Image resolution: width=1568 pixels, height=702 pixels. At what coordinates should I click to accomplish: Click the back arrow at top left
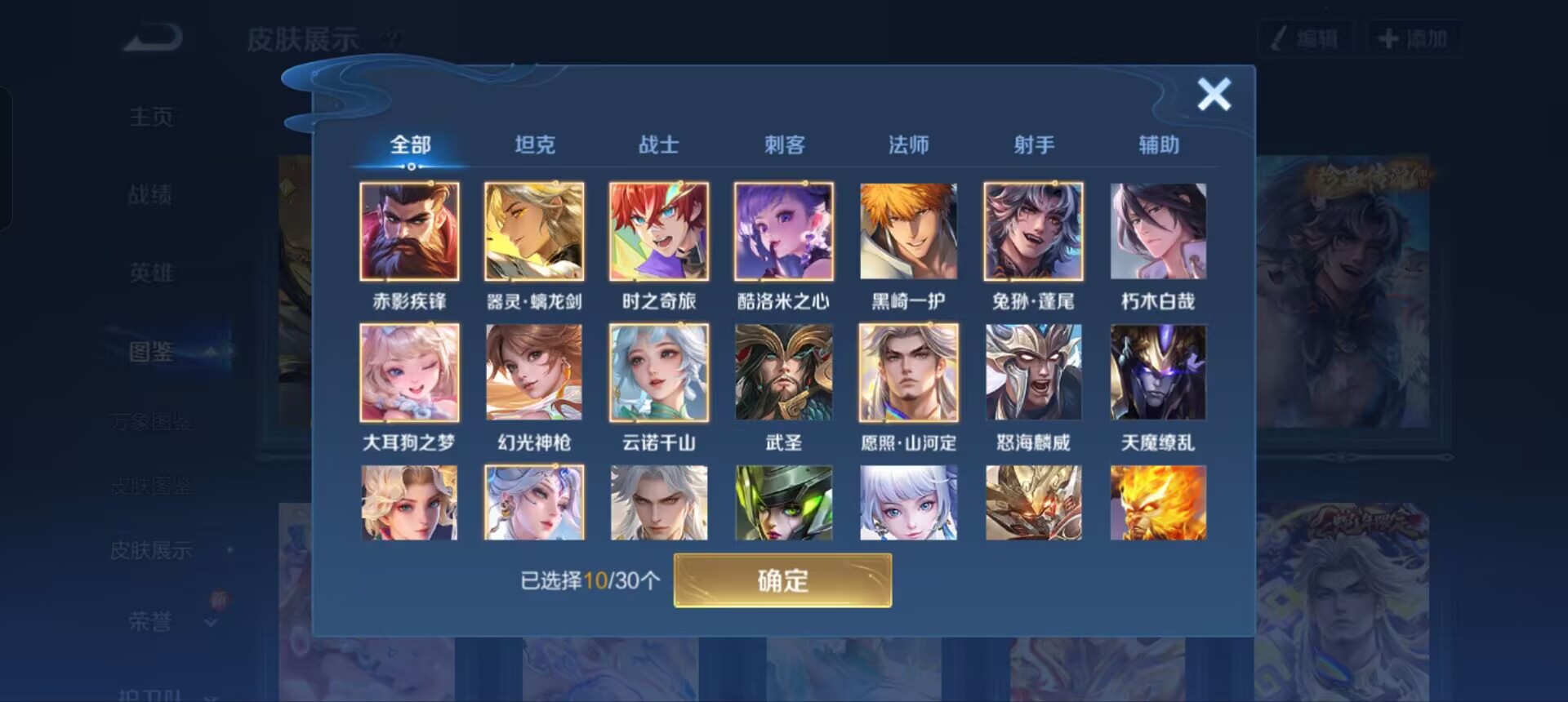point(151,38)
